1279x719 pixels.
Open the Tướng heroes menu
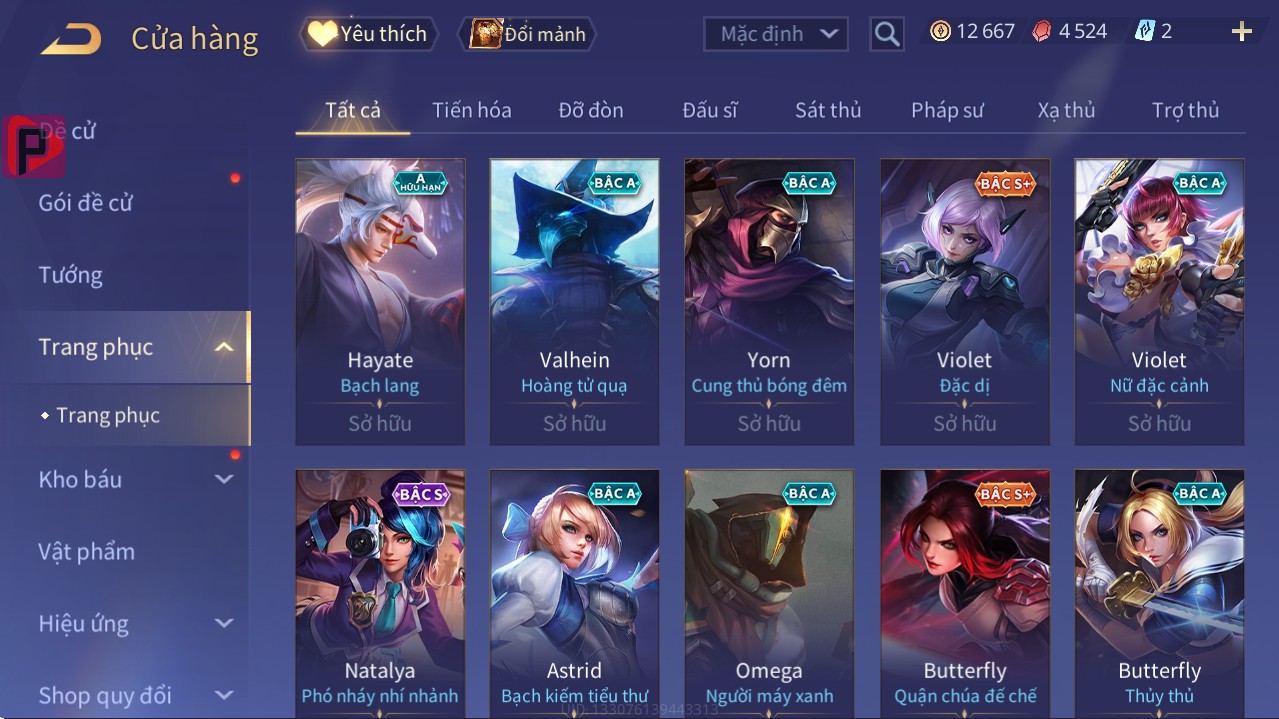[70, 275]
